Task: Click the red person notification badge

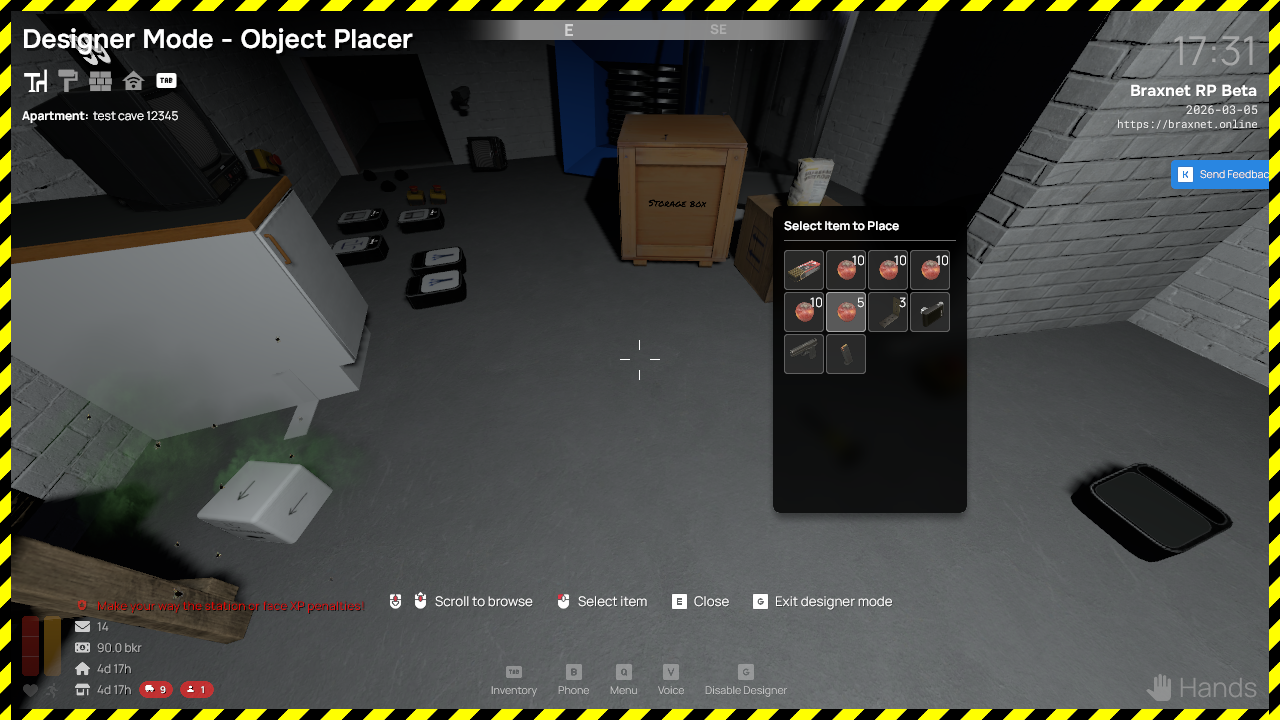Action: tap(196, 689)
